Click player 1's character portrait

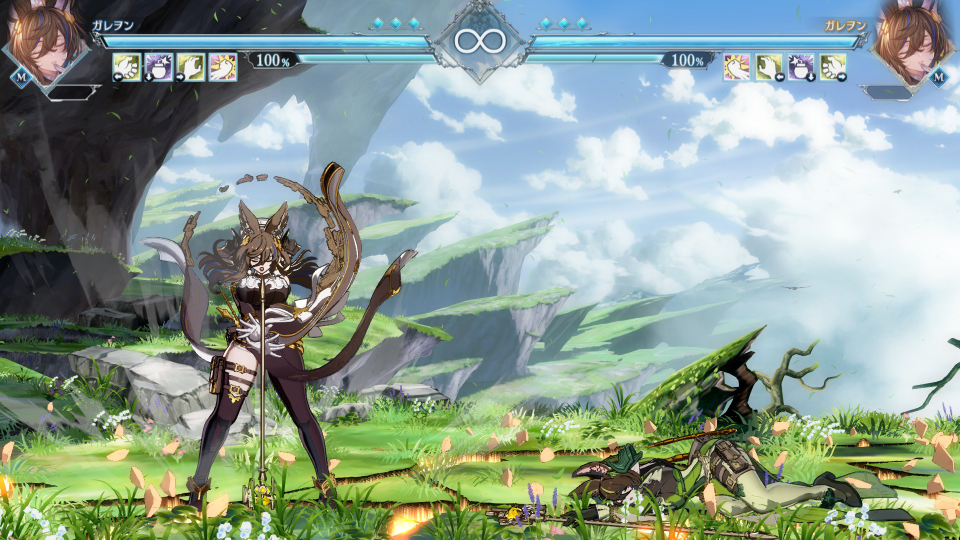click(45, 42)
